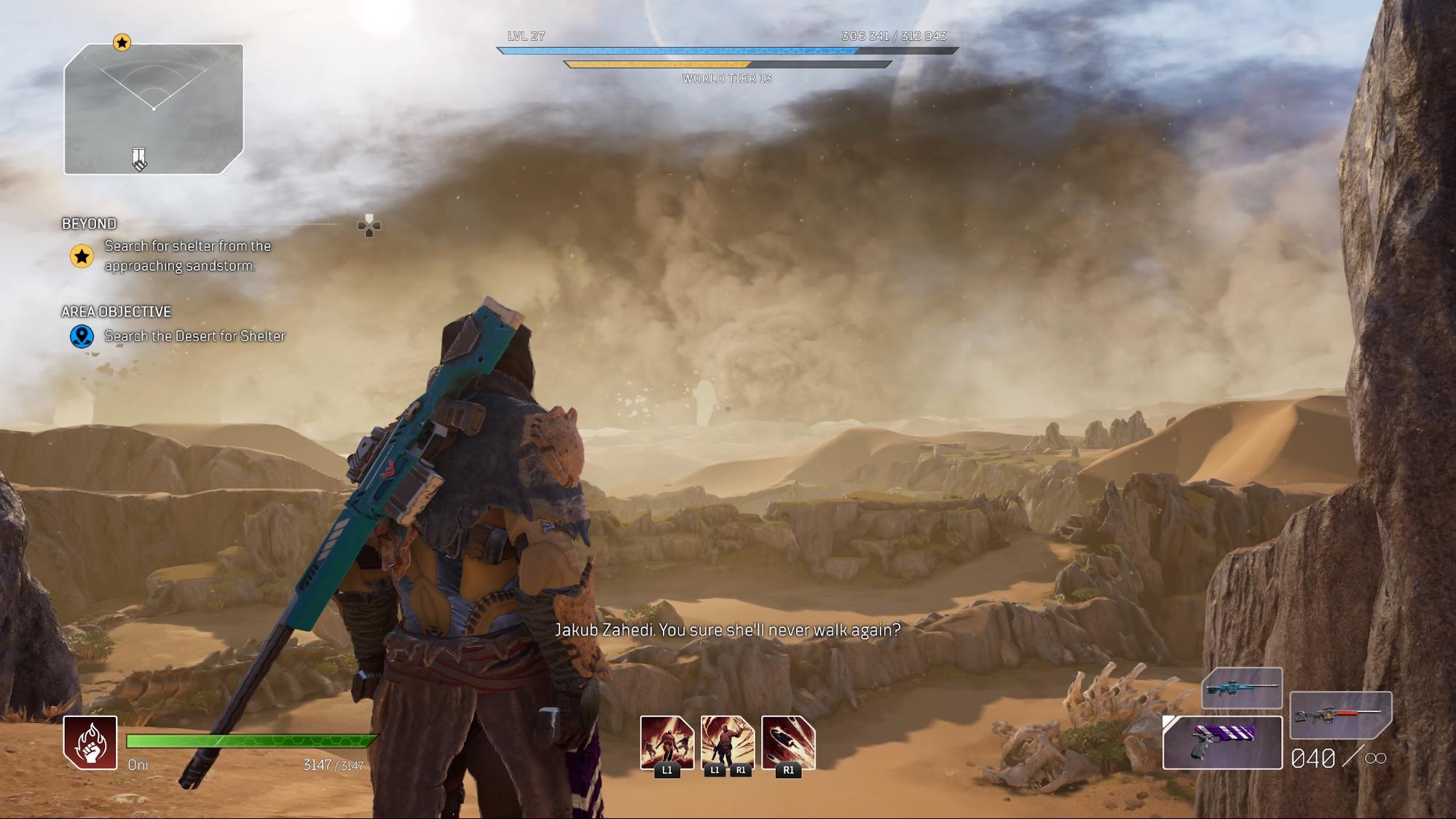
Task: Click the gold star quest icon
Action: point(82,256)
